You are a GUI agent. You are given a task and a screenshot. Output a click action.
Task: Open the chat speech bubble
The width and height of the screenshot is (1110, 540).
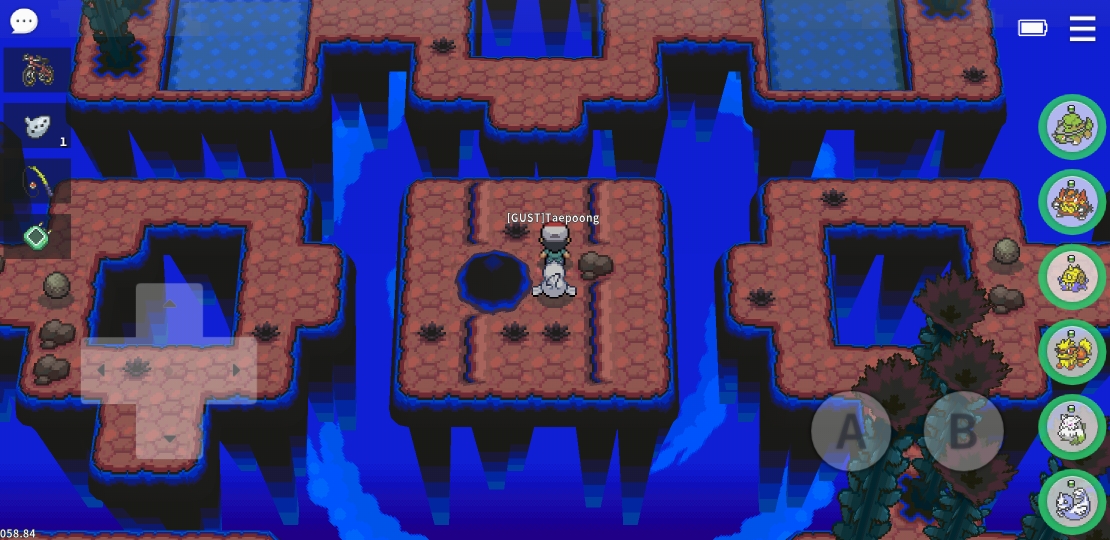point(24,21)
